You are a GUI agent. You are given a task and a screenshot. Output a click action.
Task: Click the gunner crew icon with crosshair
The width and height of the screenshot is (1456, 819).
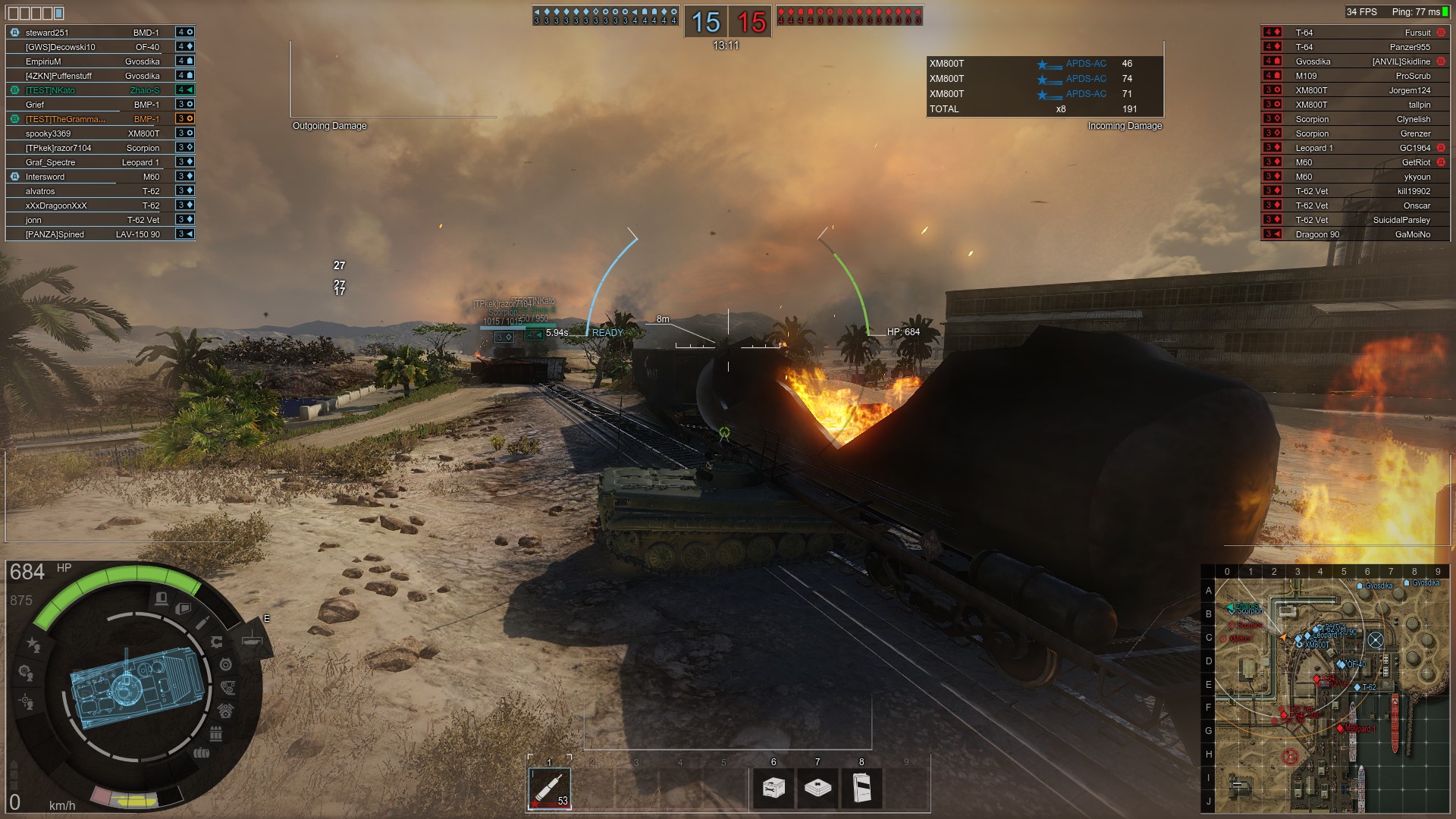pos(27,701)
